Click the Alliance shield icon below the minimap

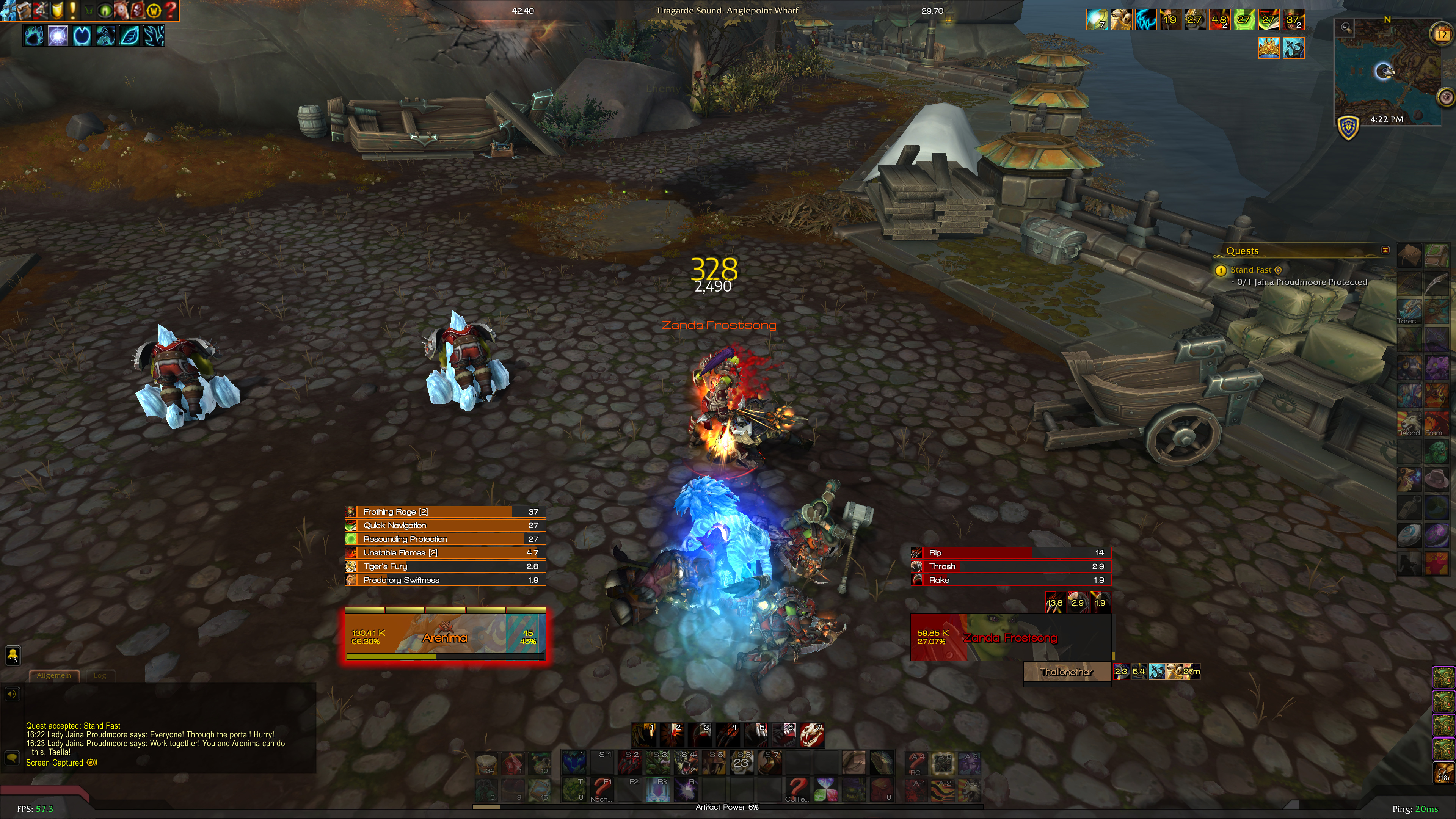(x=1349, y=127)
